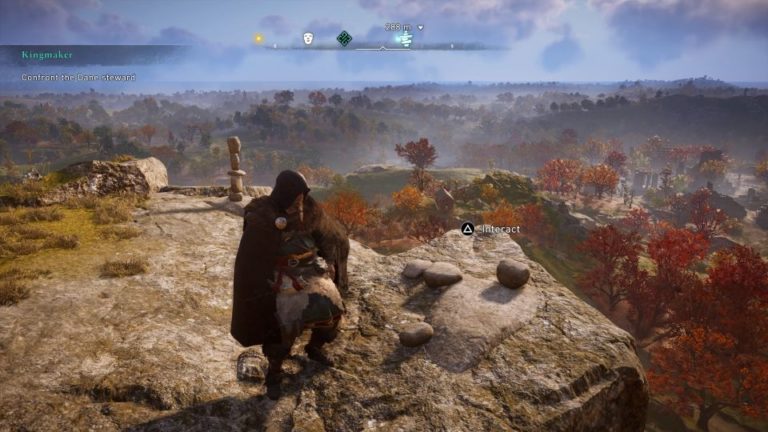Click the glowing stacked-stones compass marker
This screenshot has height=432, width=768.
(404, 39)
